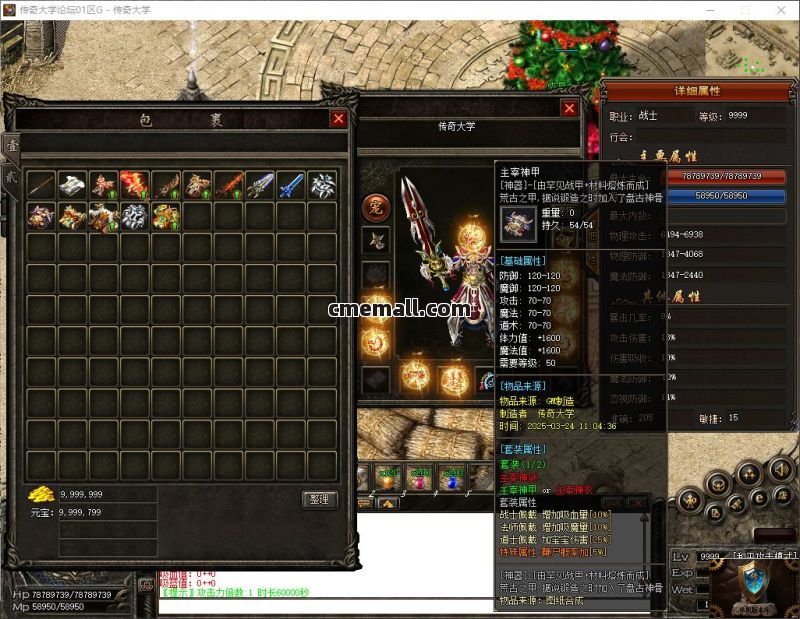
Task: Select the white cloth item in the bag
Action: [71, 185]
